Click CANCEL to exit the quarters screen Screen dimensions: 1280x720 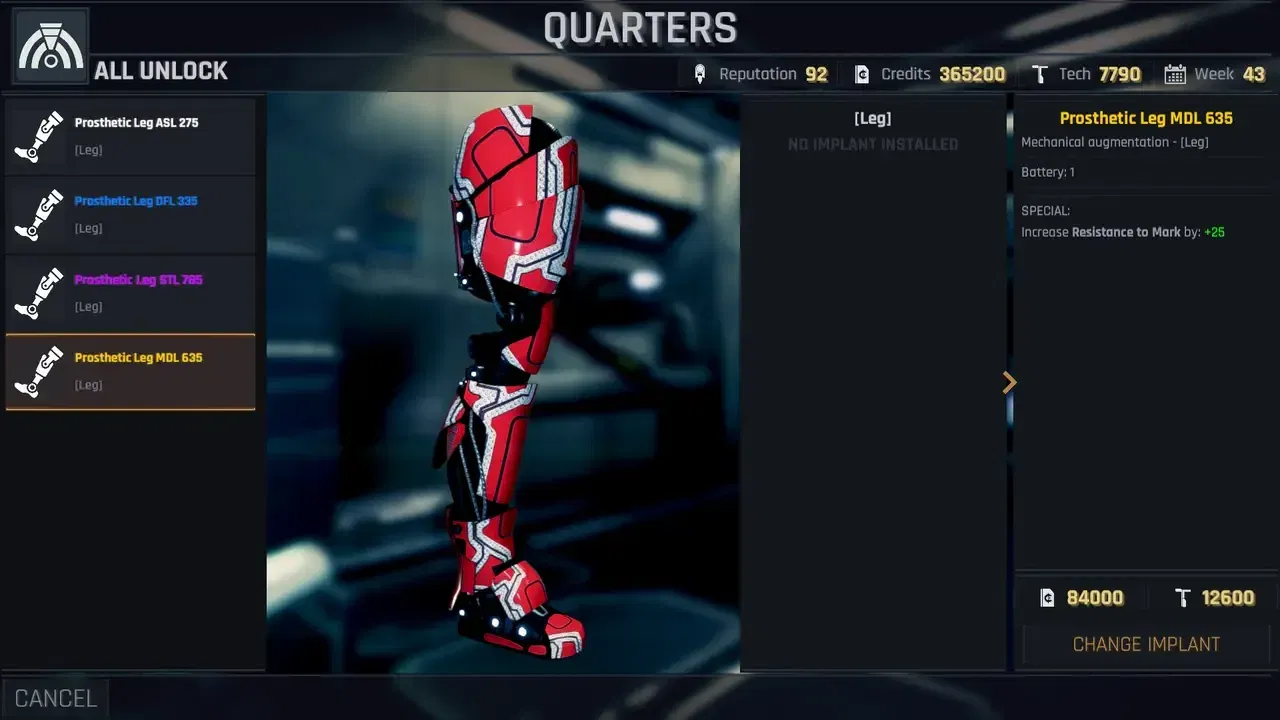[55, 697]
